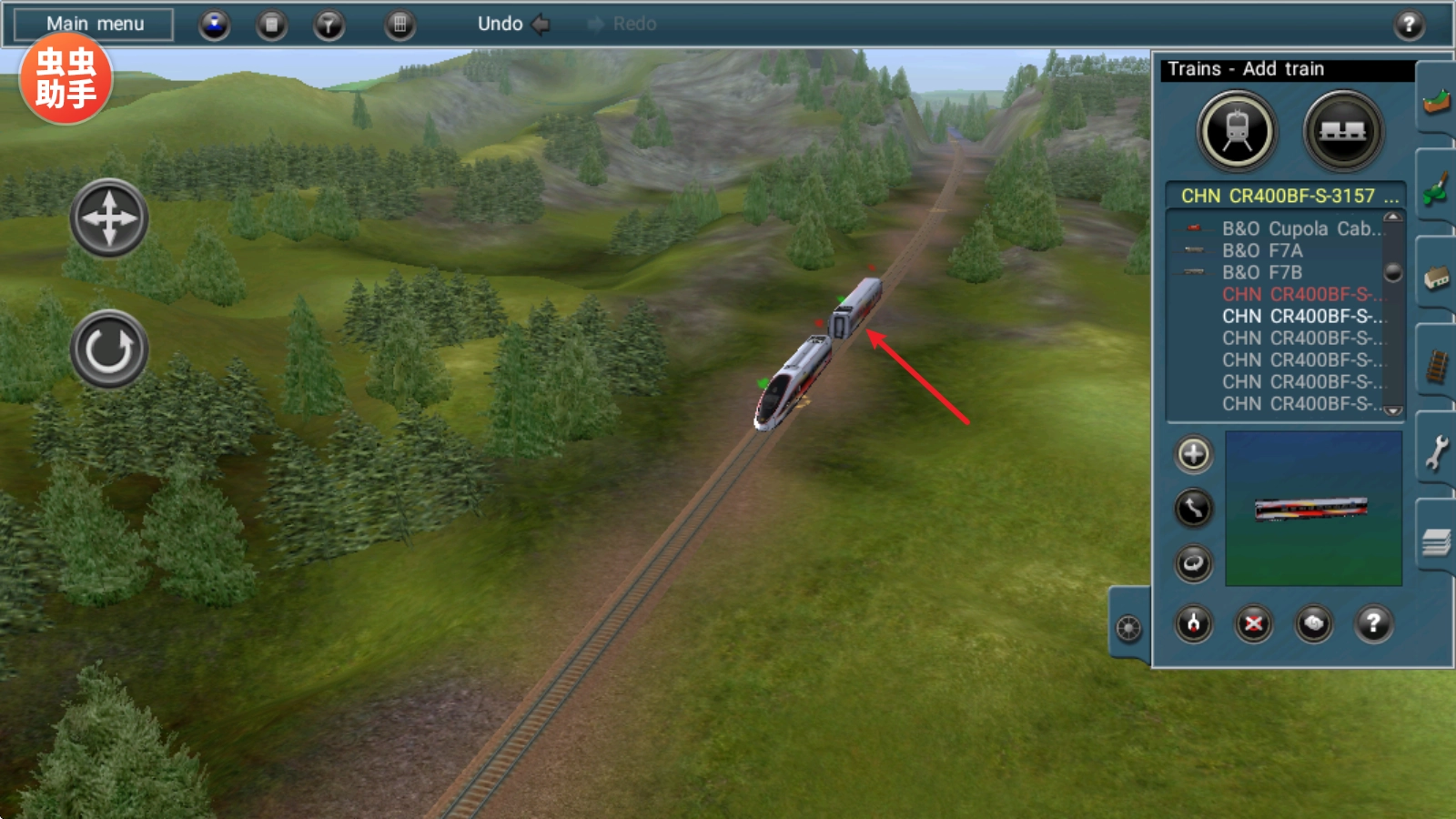Choose B&O F7A in the train list
Viewport: 1456px width, 819px height.
[1262, 251]
